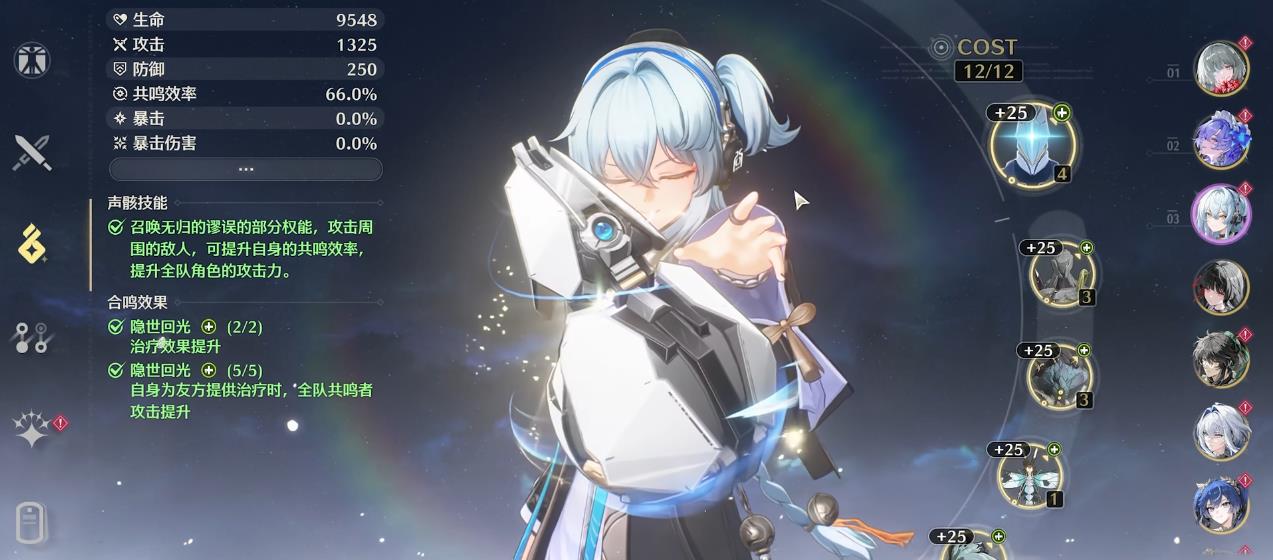Switch to the dark-haired character with green accents
1273x560 pixels.
pyautogui.click(x=1221, y=359)
